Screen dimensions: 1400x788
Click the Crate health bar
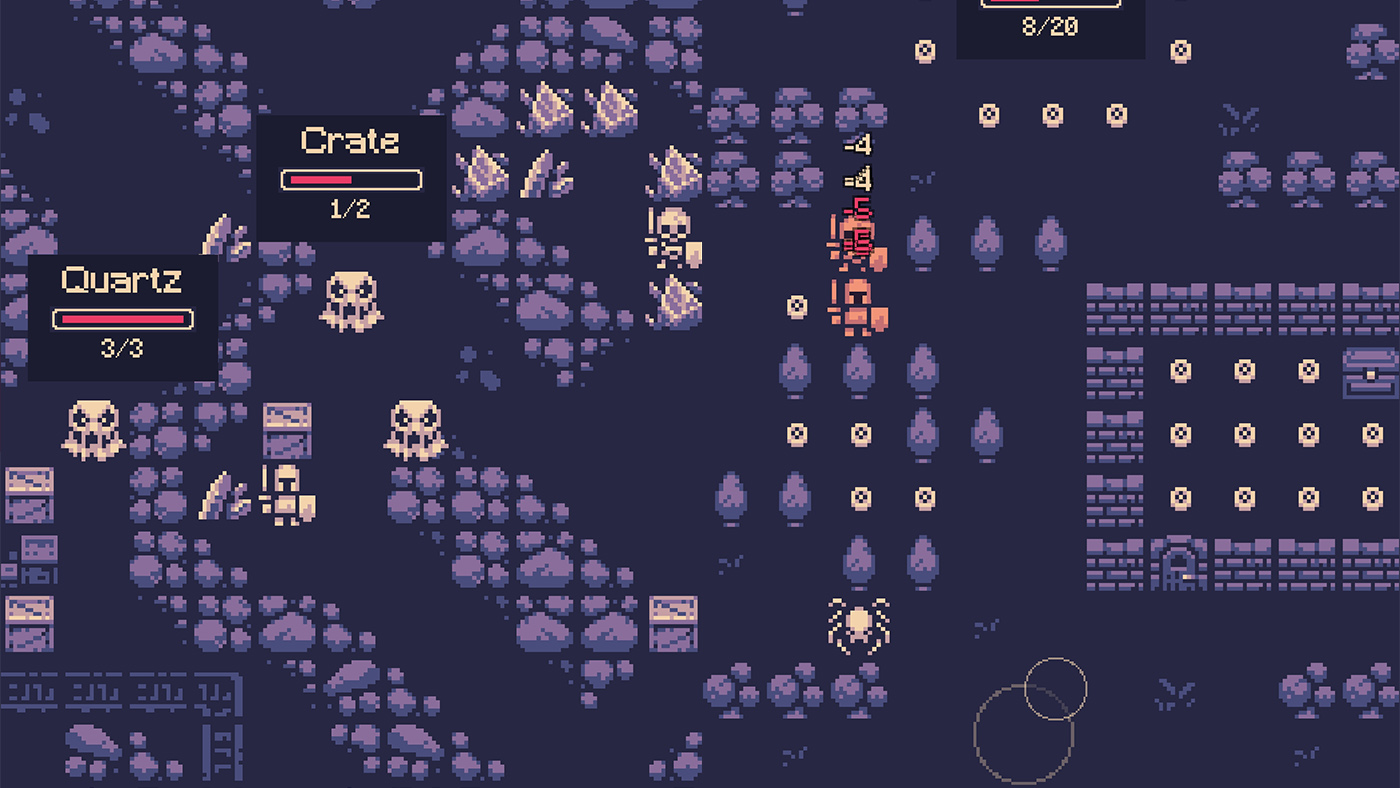(352, 178)
